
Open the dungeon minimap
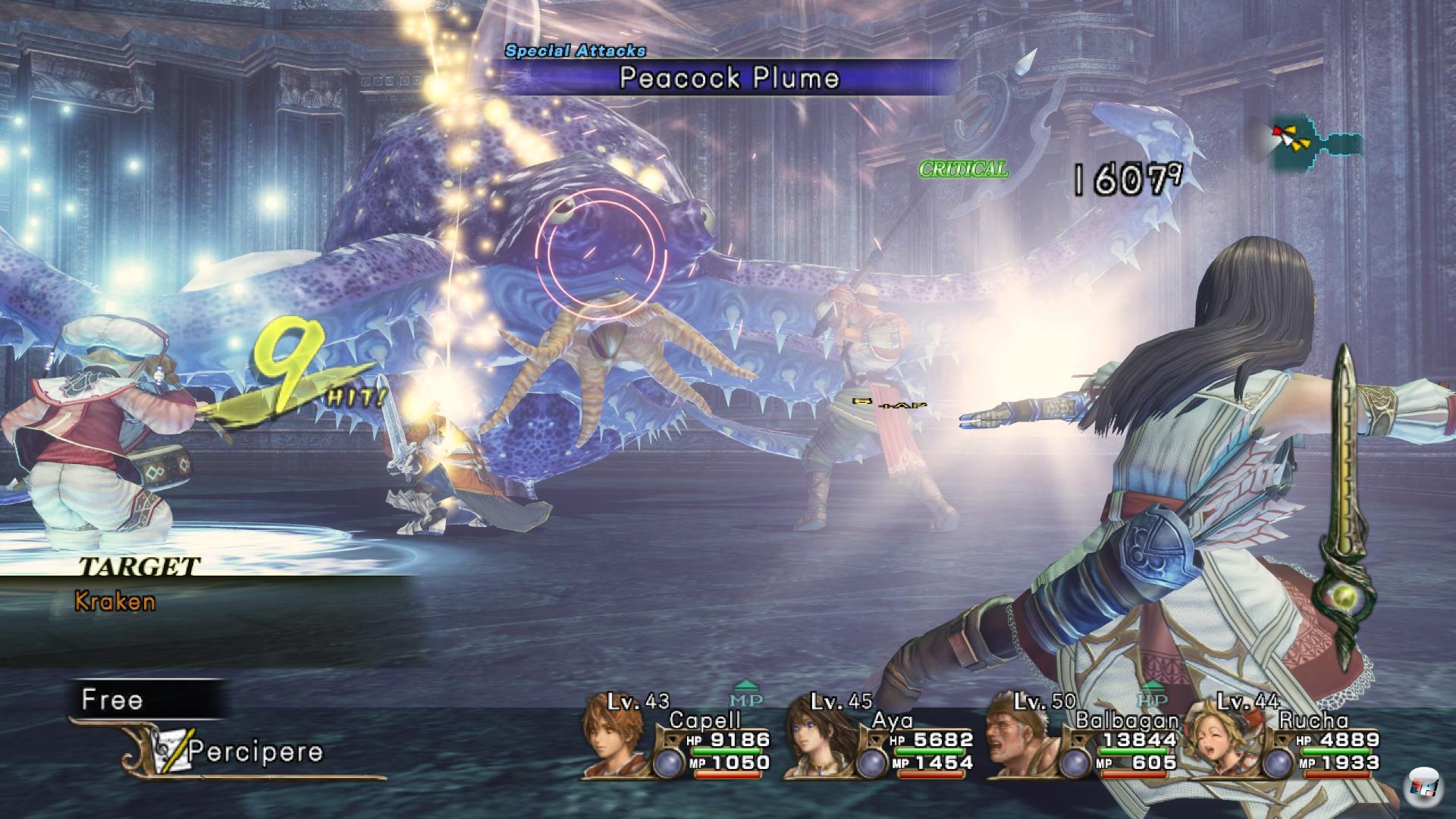[x=1316, y=144]
